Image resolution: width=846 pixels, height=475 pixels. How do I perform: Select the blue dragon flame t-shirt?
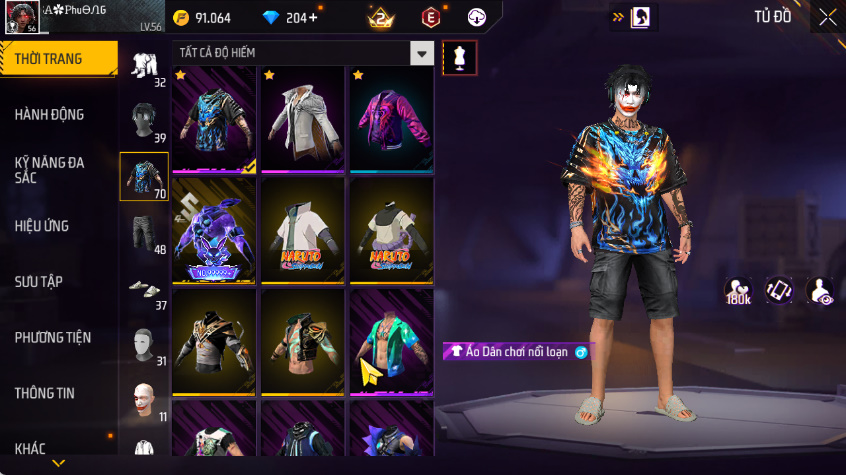(x=214, y=119)
